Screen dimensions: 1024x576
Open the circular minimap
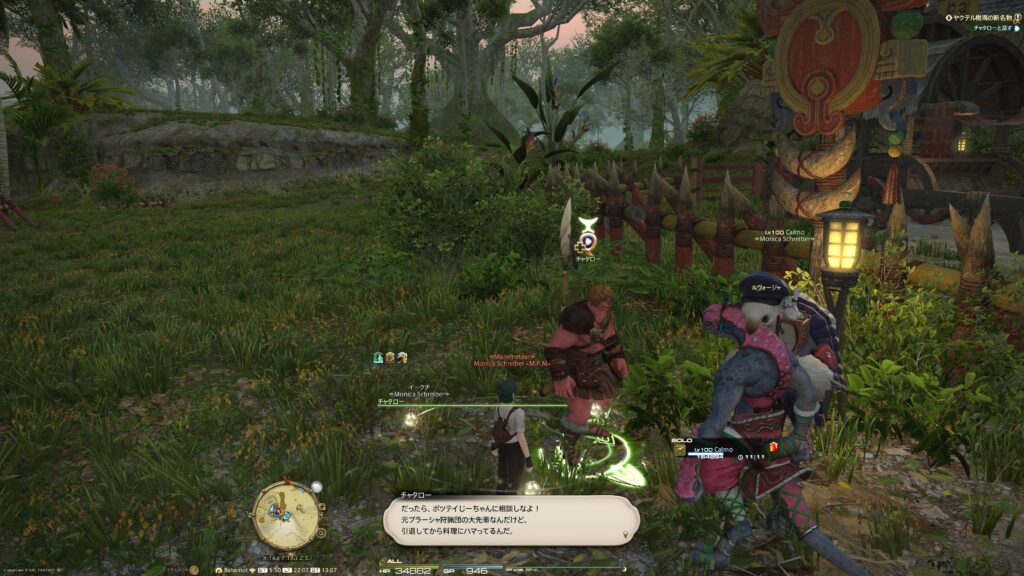[x=286, y=514]
